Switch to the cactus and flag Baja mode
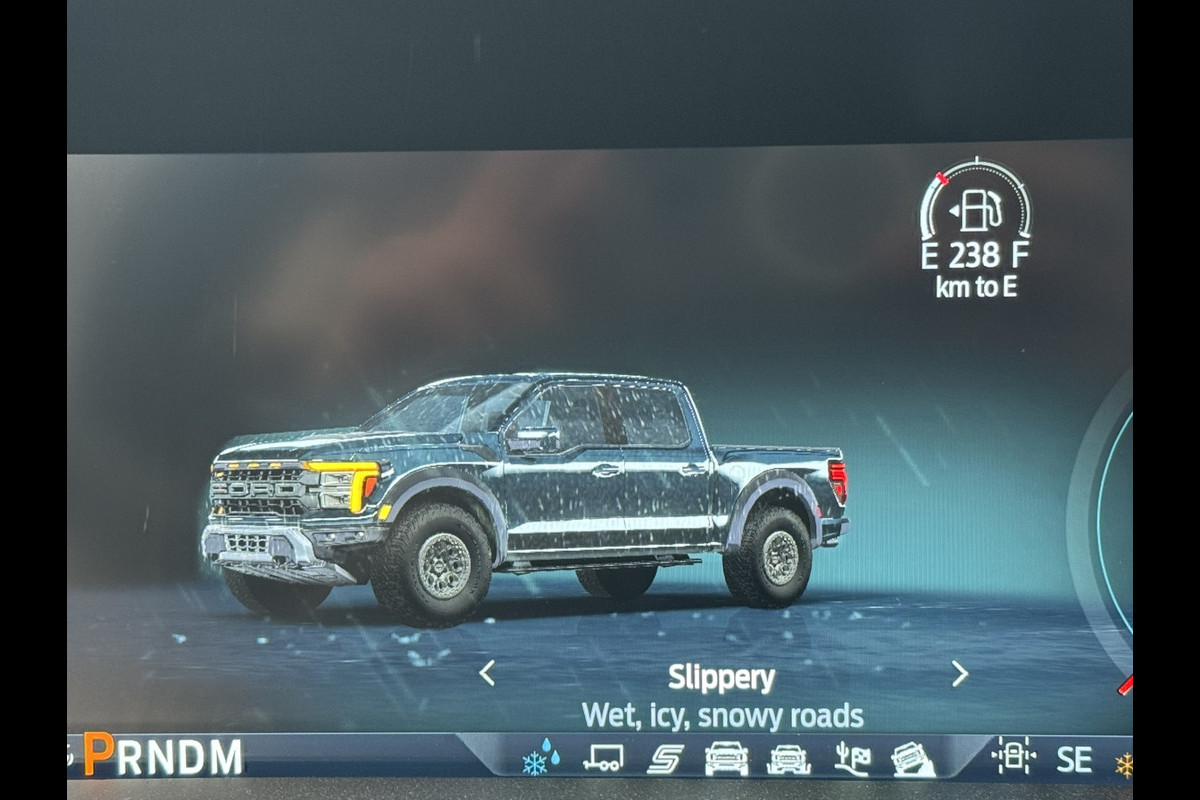1200x800 pixels. point(852,758)
